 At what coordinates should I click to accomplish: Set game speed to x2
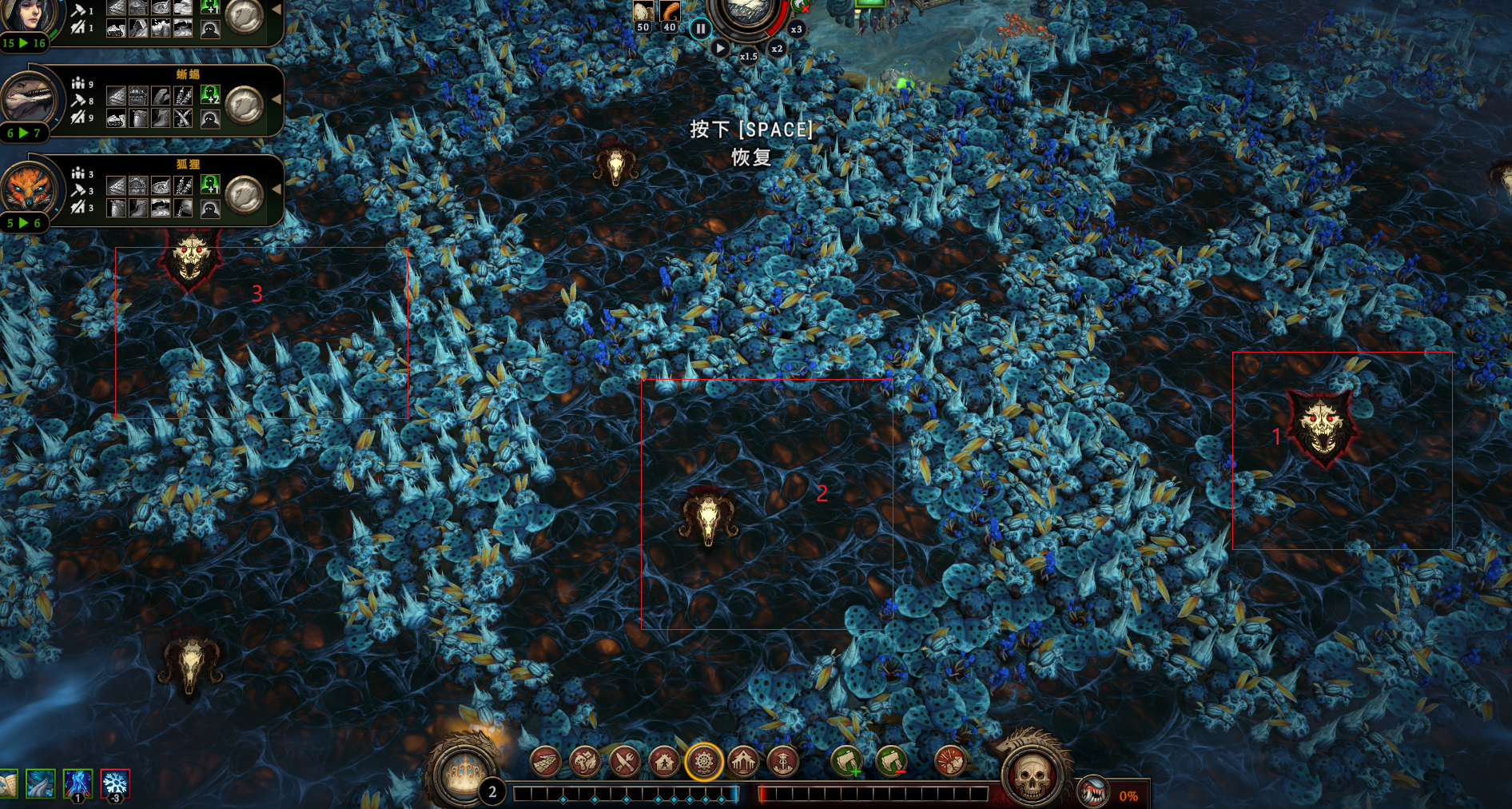[x=777, y=48]
